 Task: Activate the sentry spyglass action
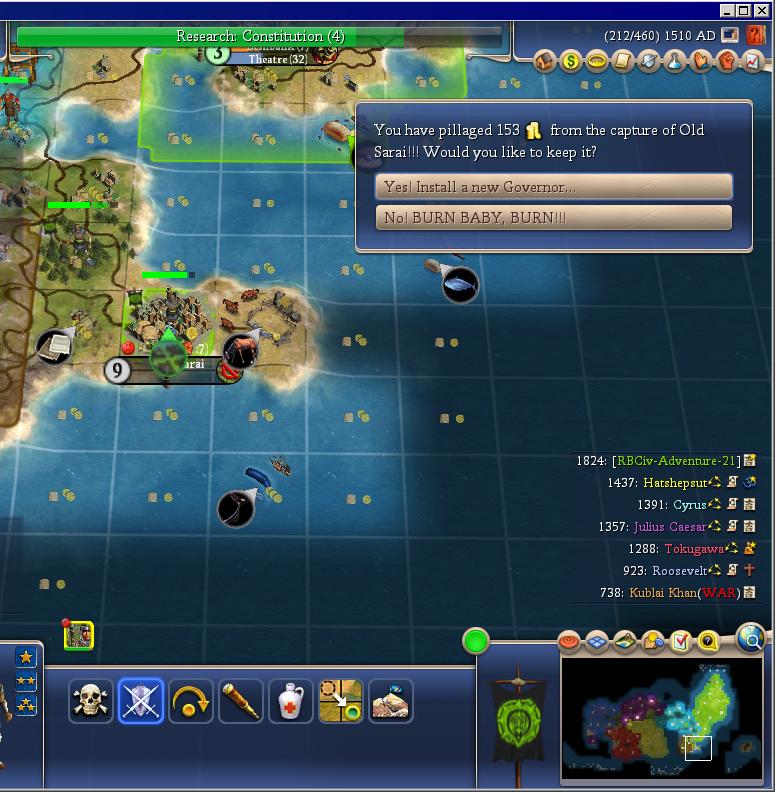click(241, 702)
